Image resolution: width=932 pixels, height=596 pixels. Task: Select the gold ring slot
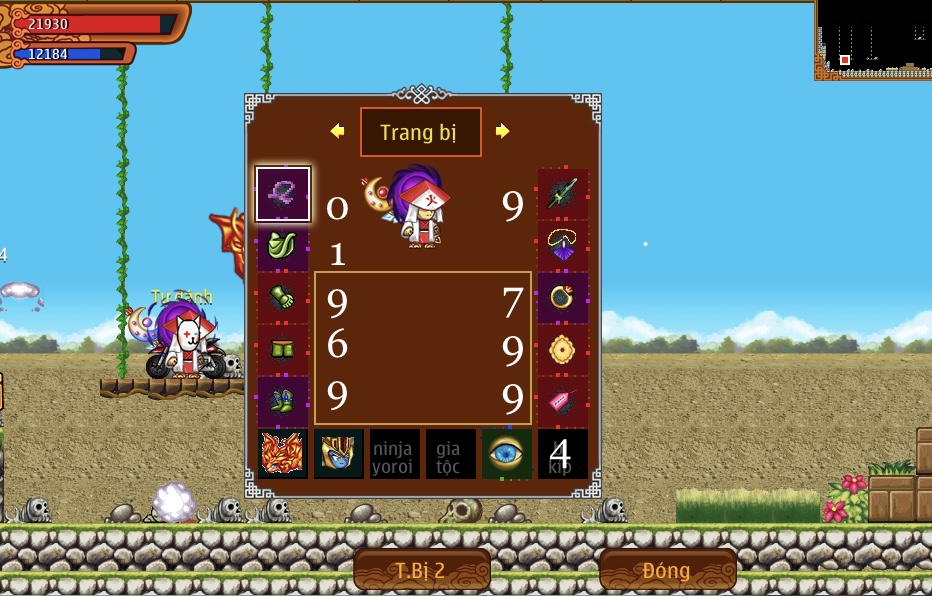563,298
